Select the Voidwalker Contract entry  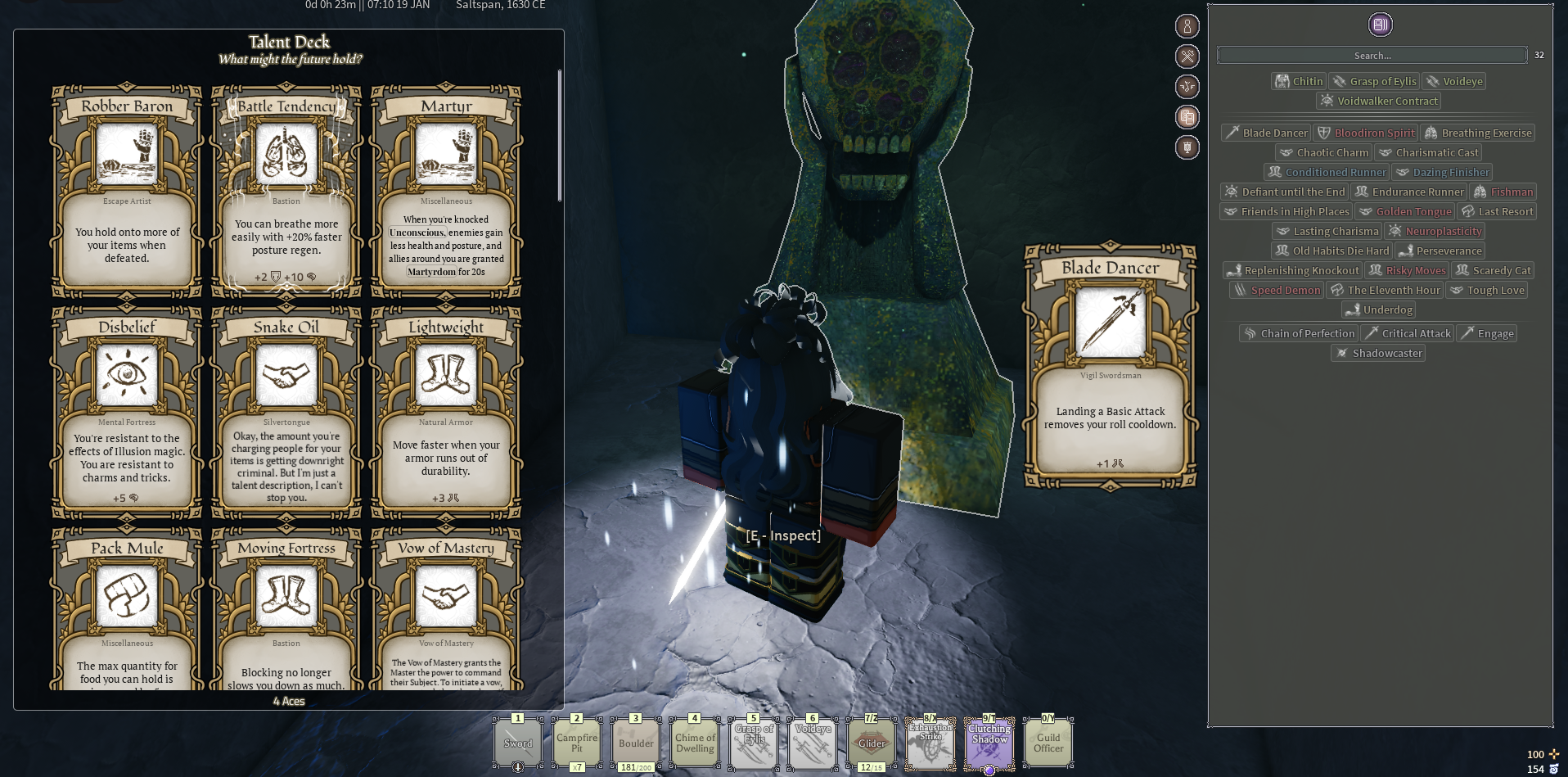pyautogui.click(x=1379, y=101)
